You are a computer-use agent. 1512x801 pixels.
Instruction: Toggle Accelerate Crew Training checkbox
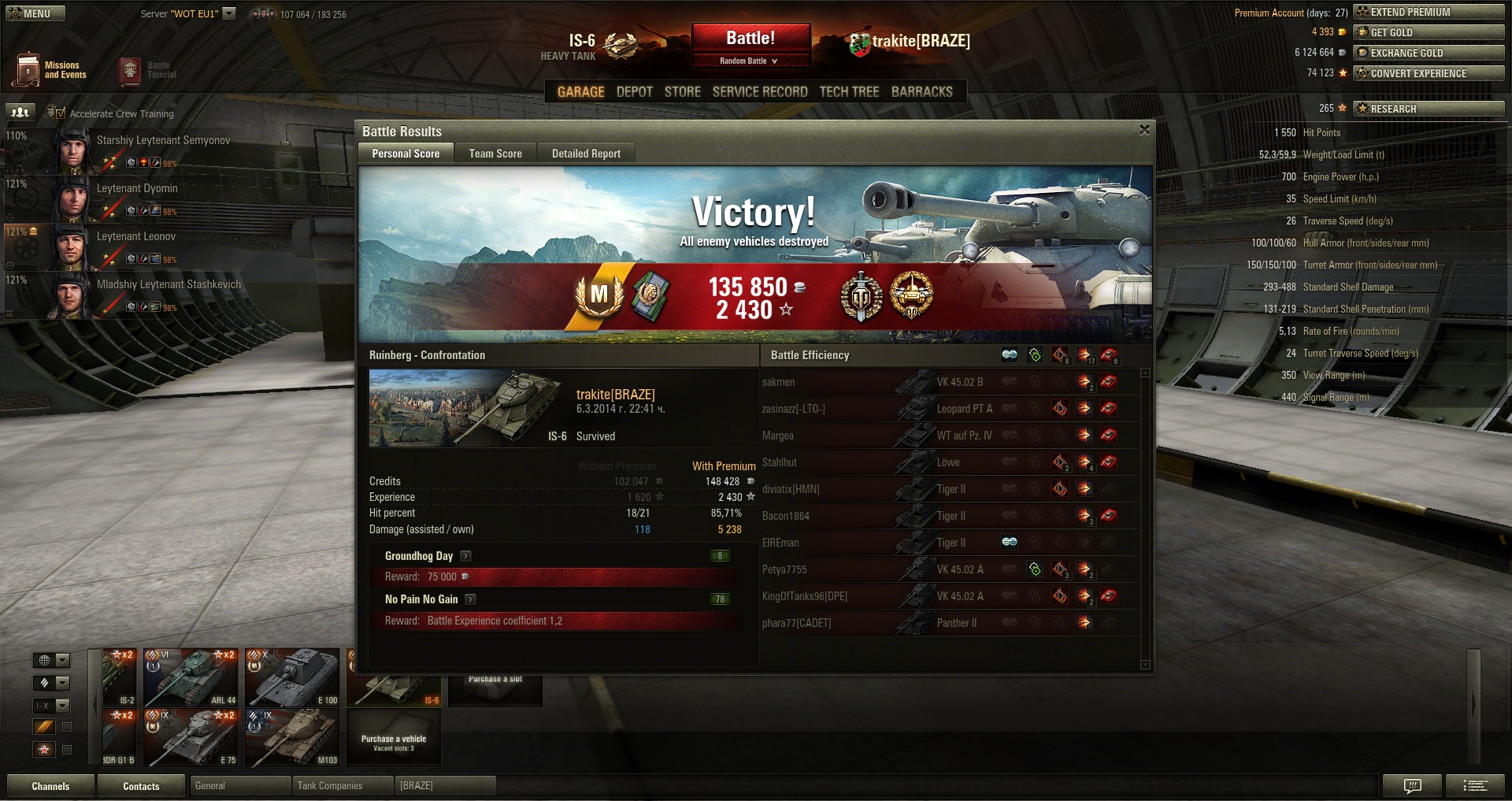(x=61, y=113)
